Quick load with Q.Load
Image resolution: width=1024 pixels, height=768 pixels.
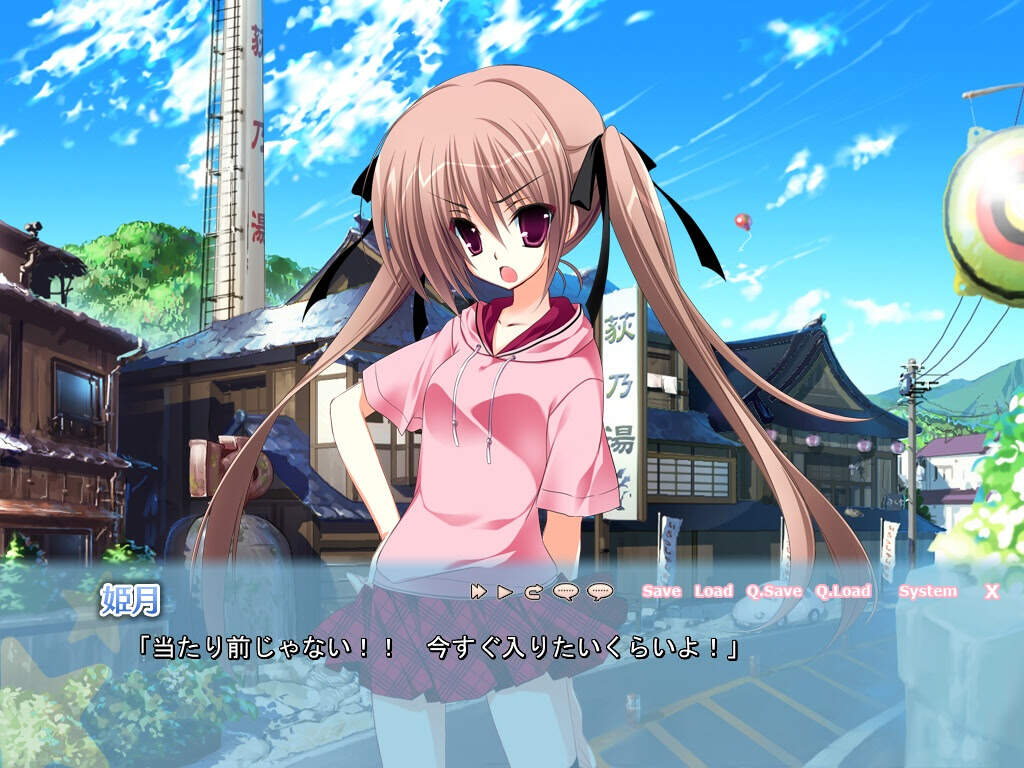coord(842,591)
